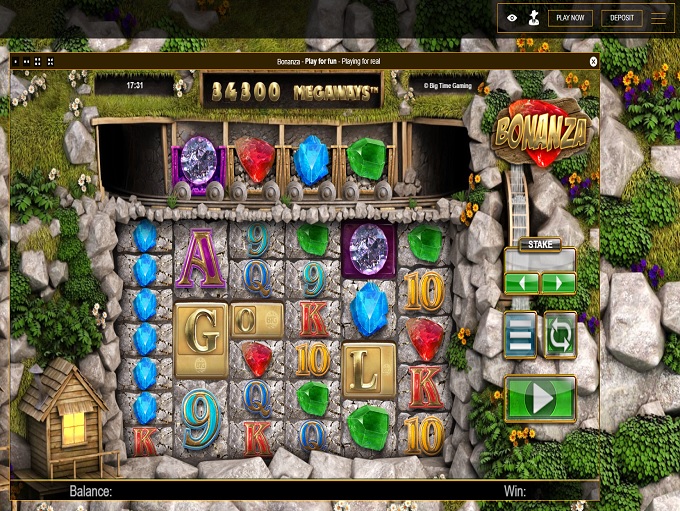Open the blue game menu button
This screenshot has height=511, width=680.
tap(520, 335)
